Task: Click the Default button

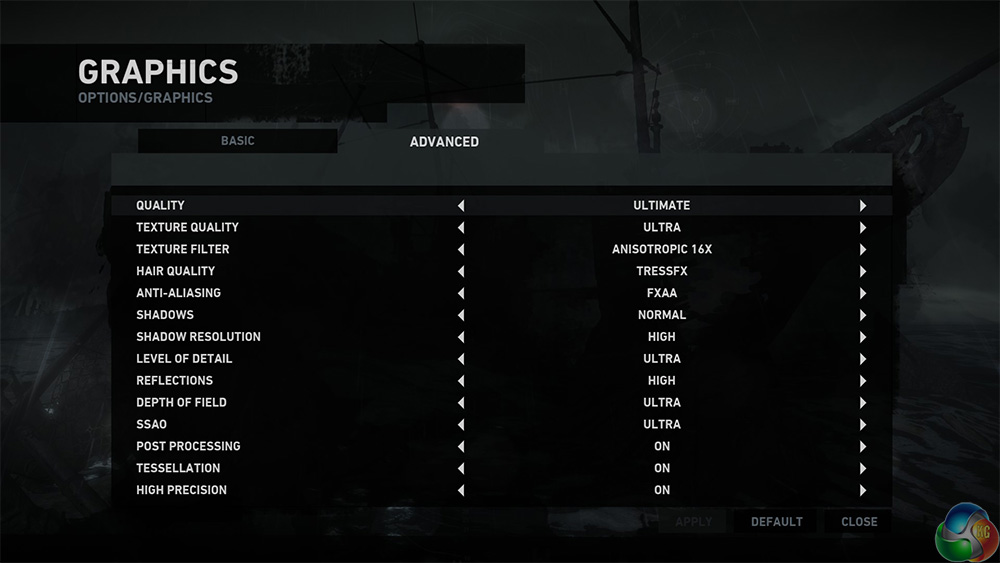Action: pos(776,522)
